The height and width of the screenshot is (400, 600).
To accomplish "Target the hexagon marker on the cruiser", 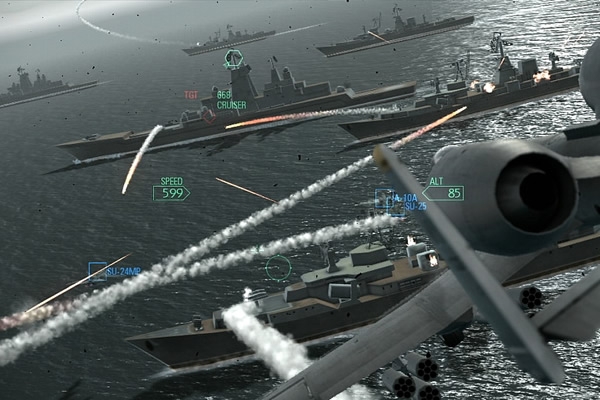I will pos(233,59).
